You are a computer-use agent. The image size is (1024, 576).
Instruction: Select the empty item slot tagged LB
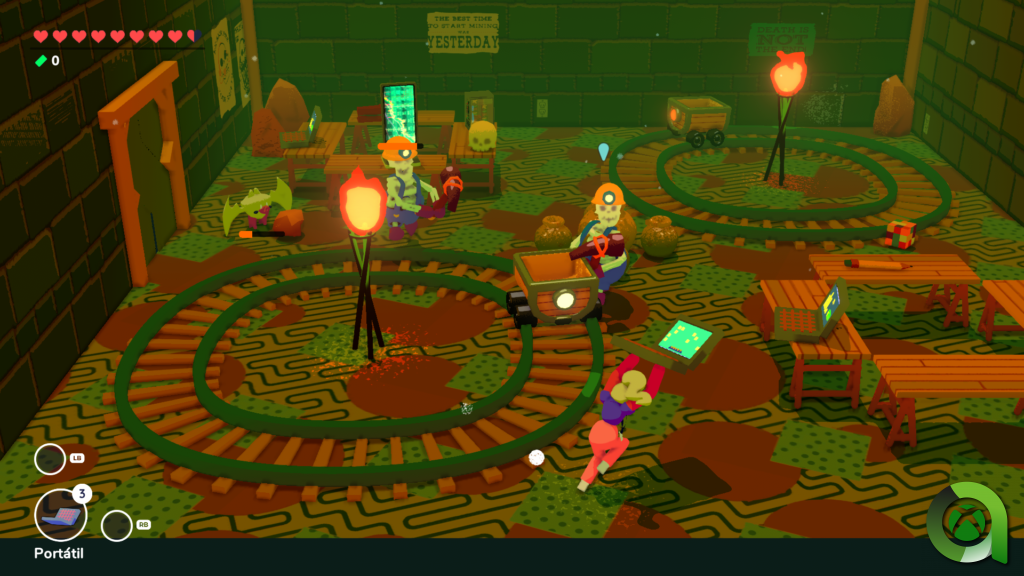pos(50,459)
